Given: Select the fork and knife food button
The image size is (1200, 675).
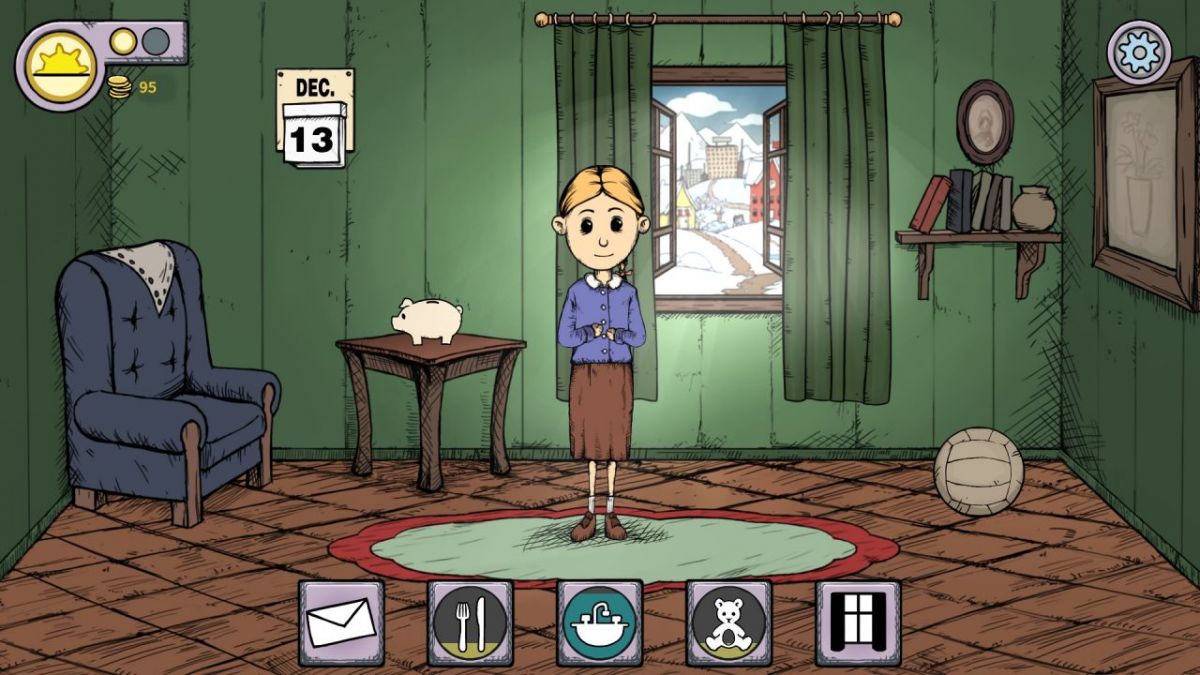Looking at the screenshot, I should (470, 622).
